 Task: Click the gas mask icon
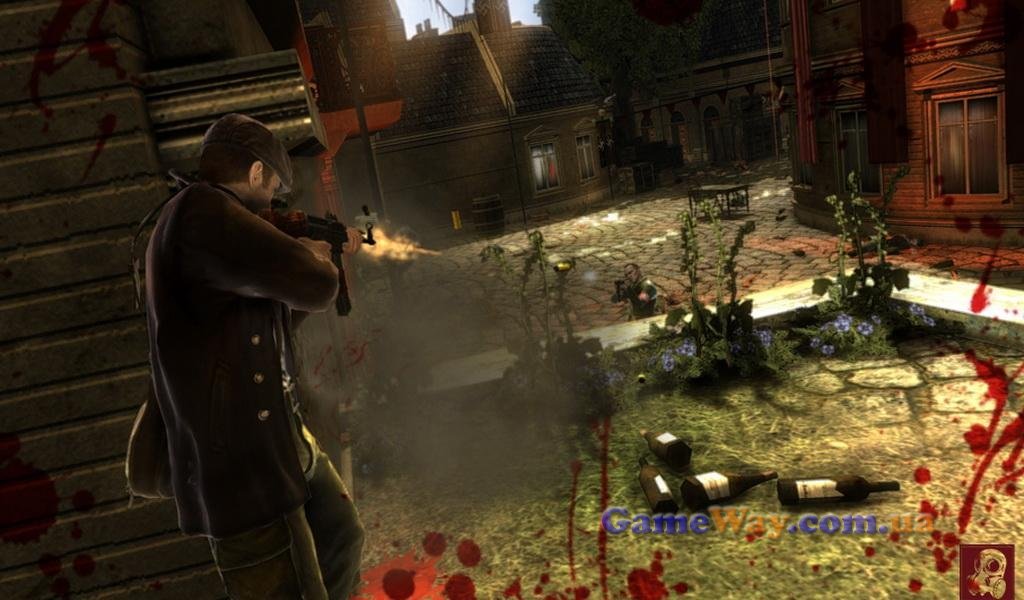[x=985, y=572]
